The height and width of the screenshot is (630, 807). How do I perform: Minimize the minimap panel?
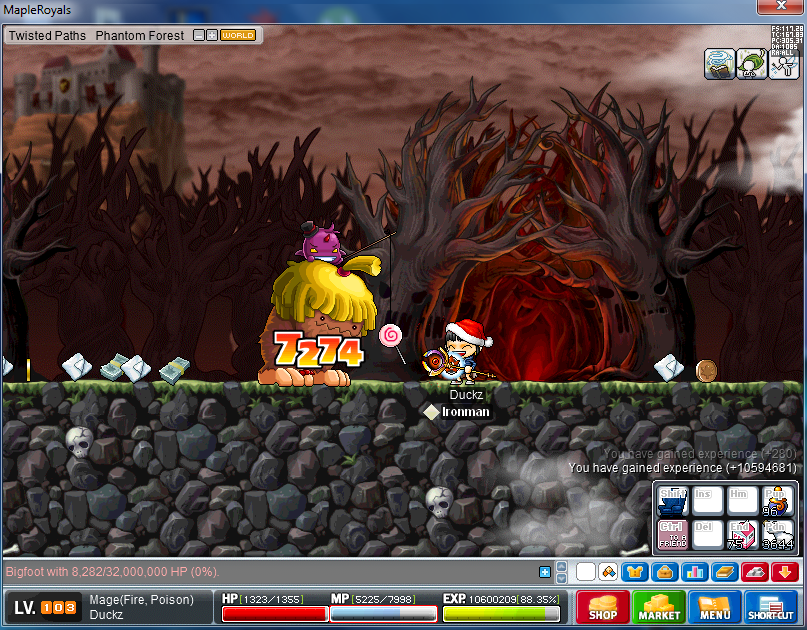pos(198,35)
